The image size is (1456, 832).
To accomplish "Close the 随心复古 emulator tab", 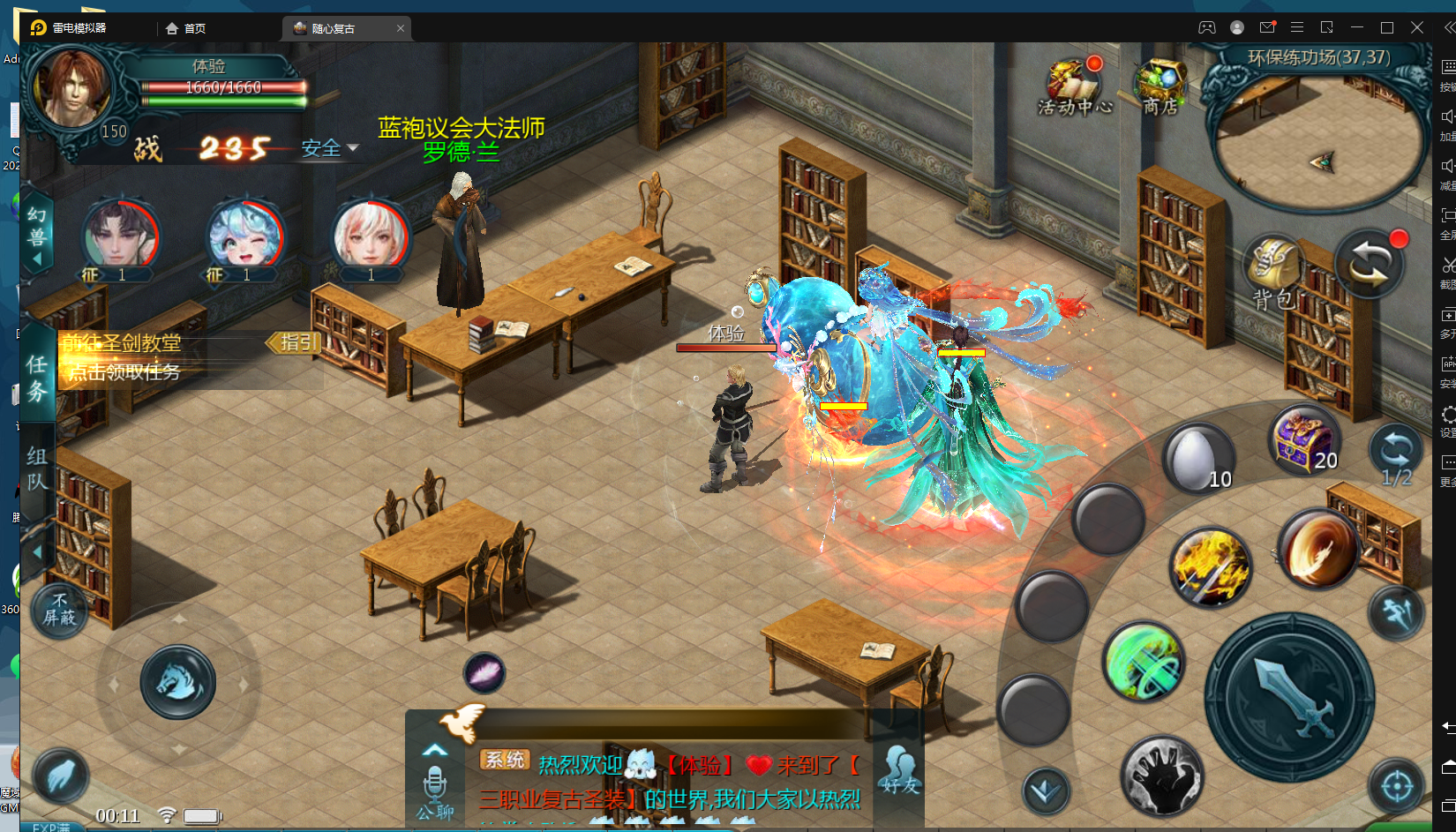I will (x=401, y=28).
